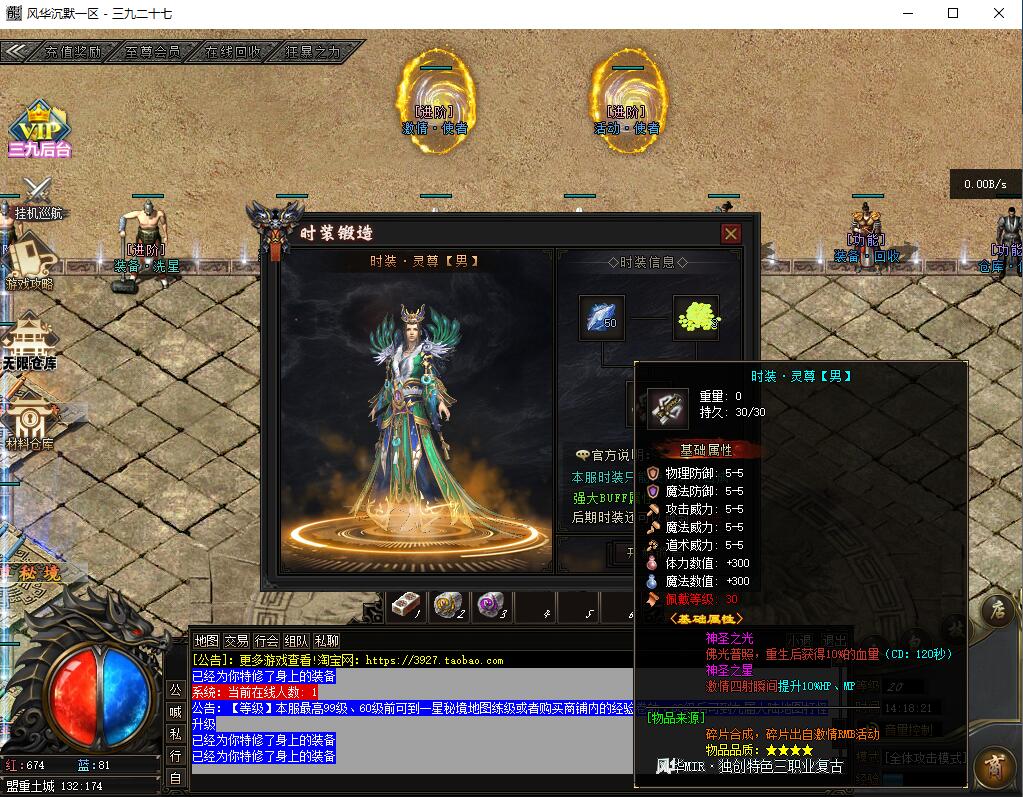
Task: Open the 游戏攻略 game guide icon
Action: coord(30,261)
